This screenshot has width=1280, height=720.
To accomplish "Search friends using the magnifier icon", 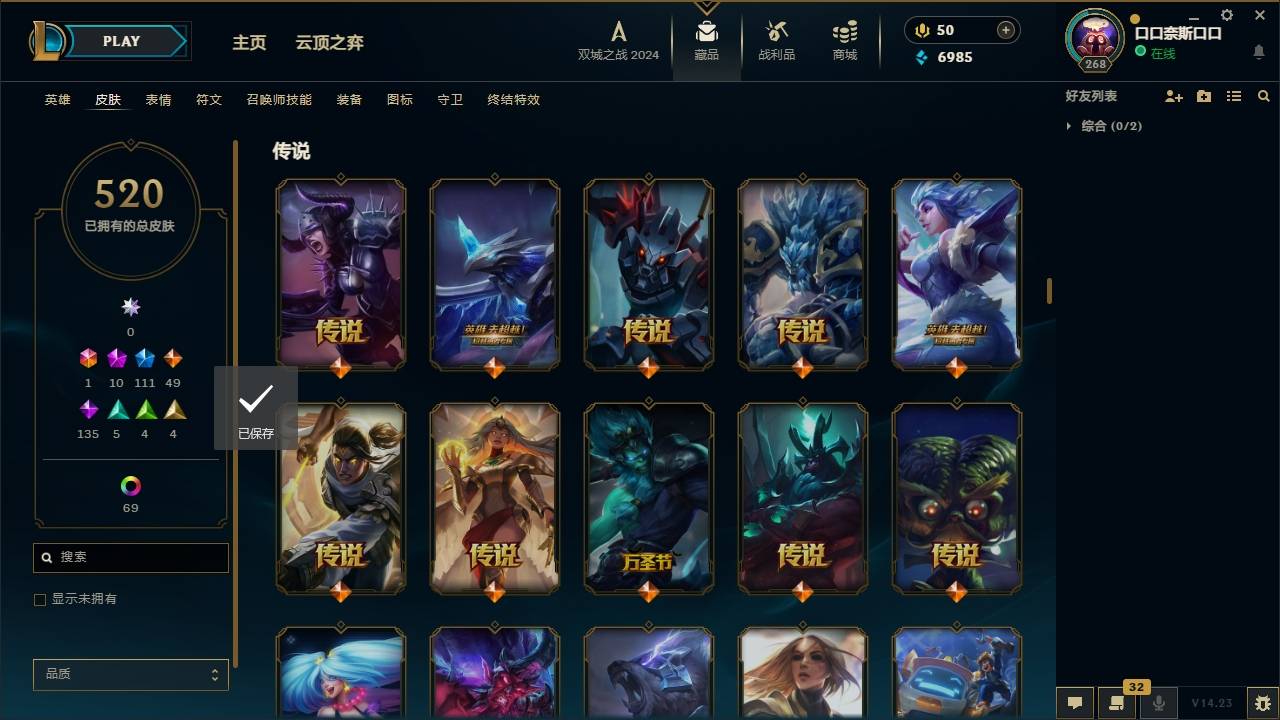I will tap(1264, 96).
